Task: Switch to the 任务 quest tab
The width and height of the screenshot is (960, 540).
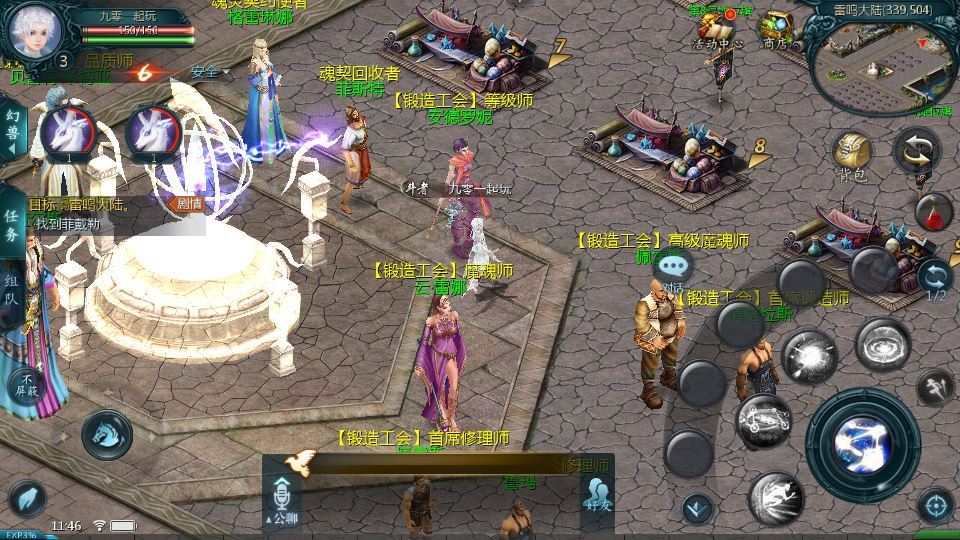Action: pos(12,225)
